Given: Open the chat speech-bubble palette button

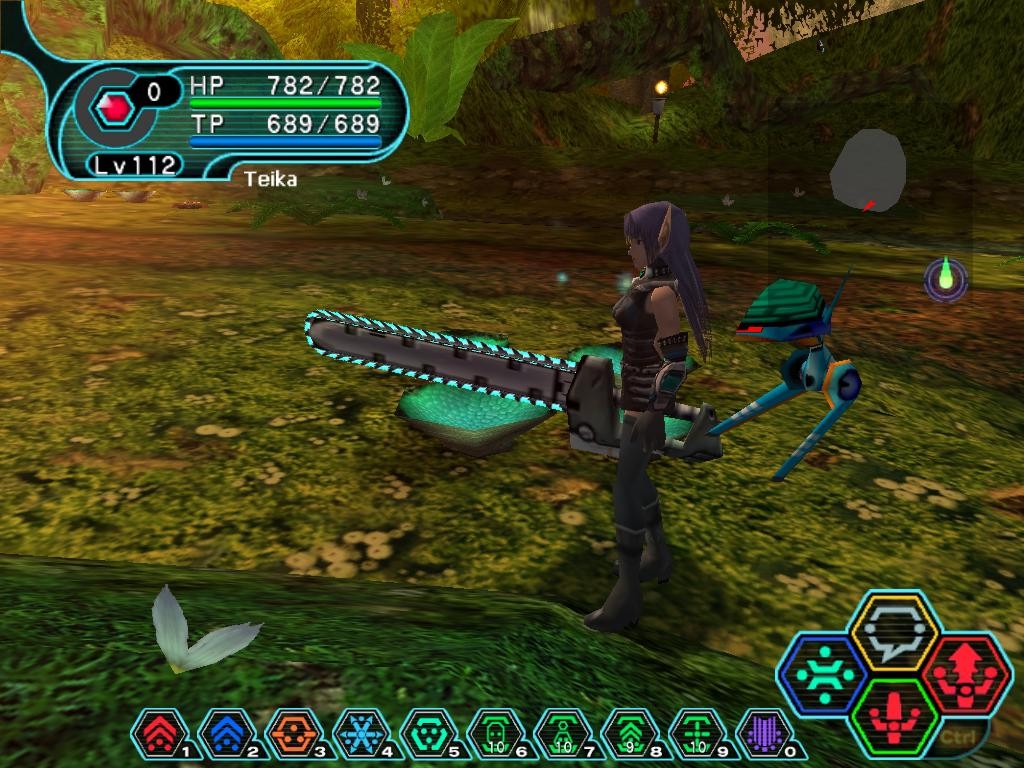Looking at the screenshot, I should pyautogui.click(x=892, y=631).
